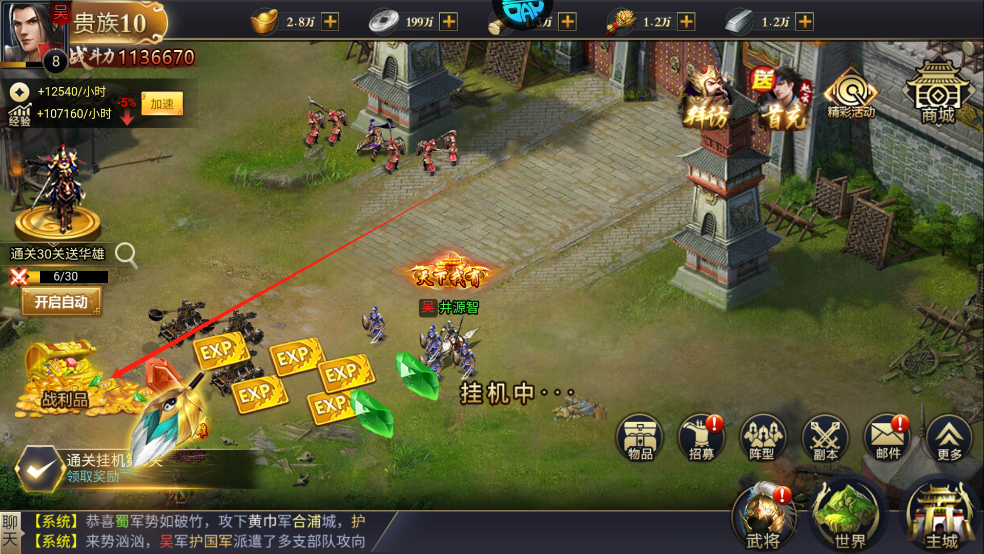Claim the 领取奖励 stage reward
This screenshot has height=554, width=984.
tap(40, 468)
